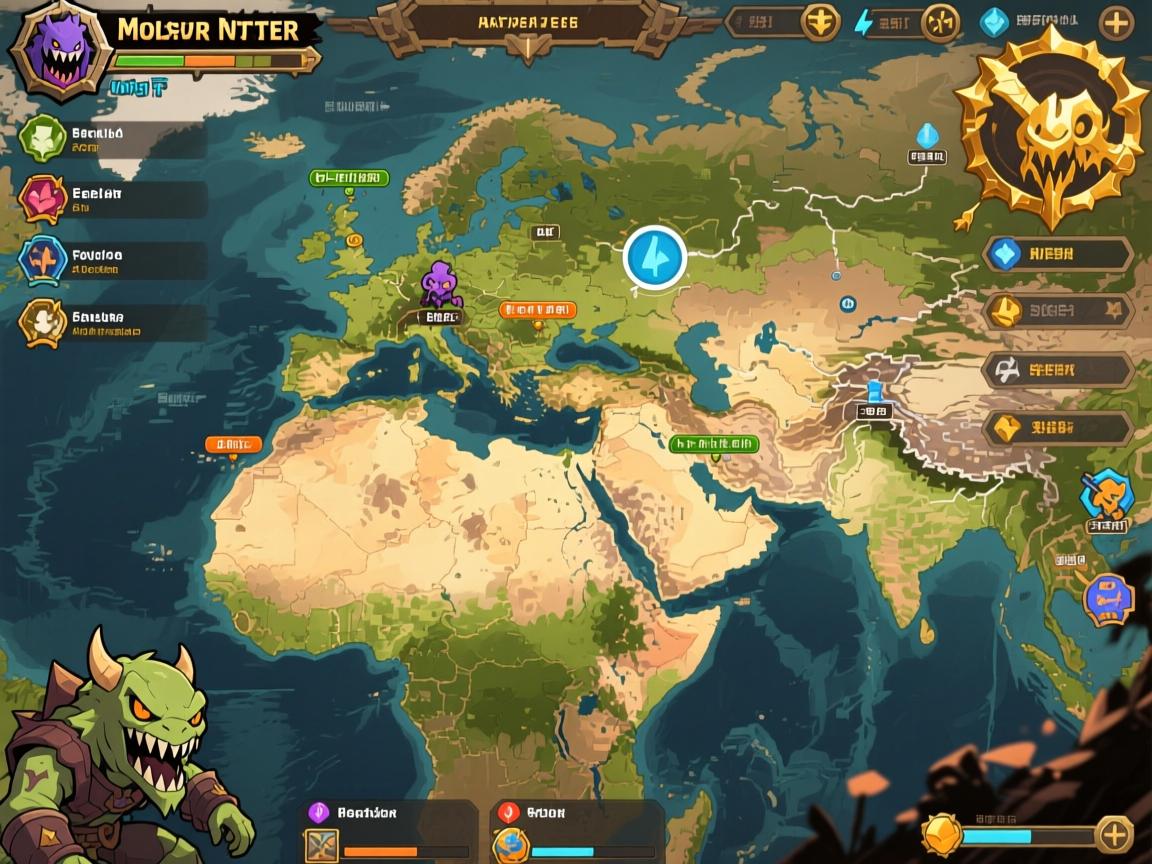Choose the blue badge entry in the left list

[42, 260]
